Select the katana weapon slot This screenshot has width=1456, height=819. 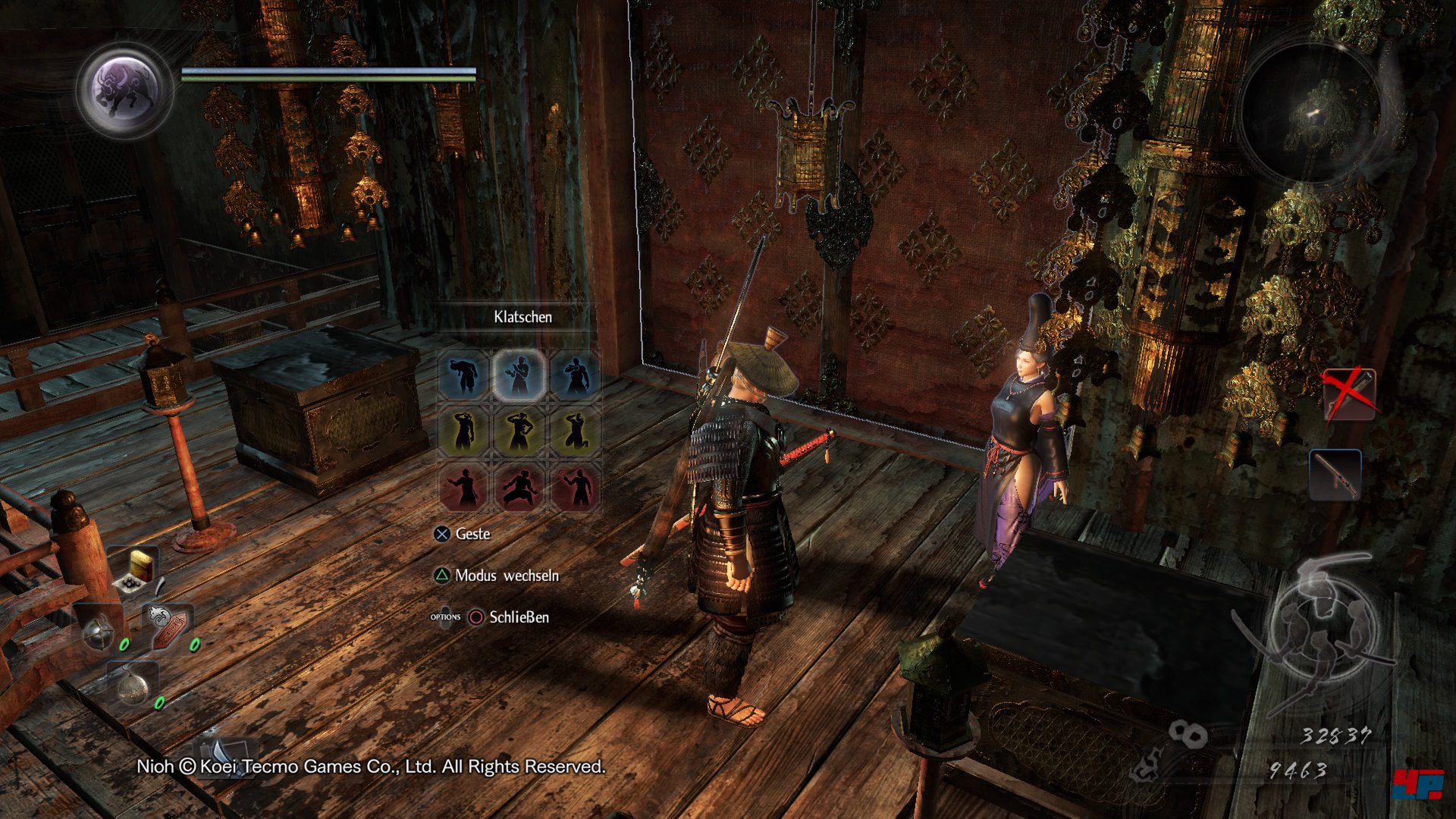pos(1335,475)
